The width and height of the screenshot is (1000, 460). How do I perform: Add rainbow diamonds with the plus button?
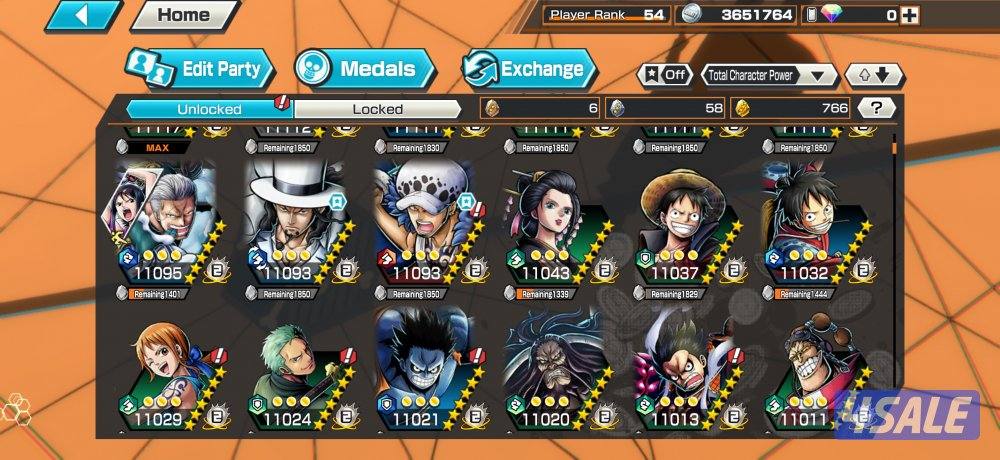[x=908, y=15]
